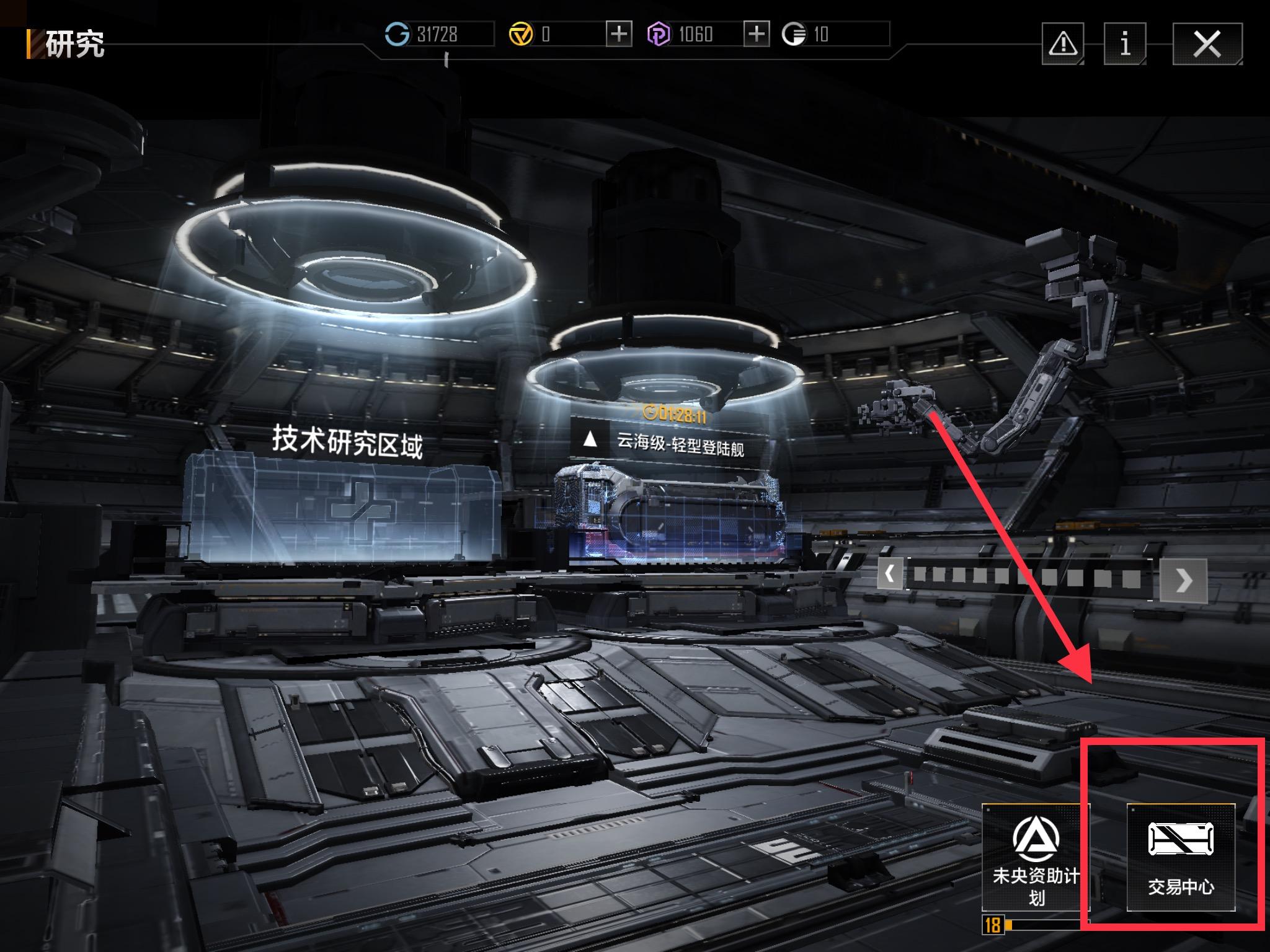Add purple P currency with plus button
Viewport: 1270px width, 952px height.
point(756,33)
